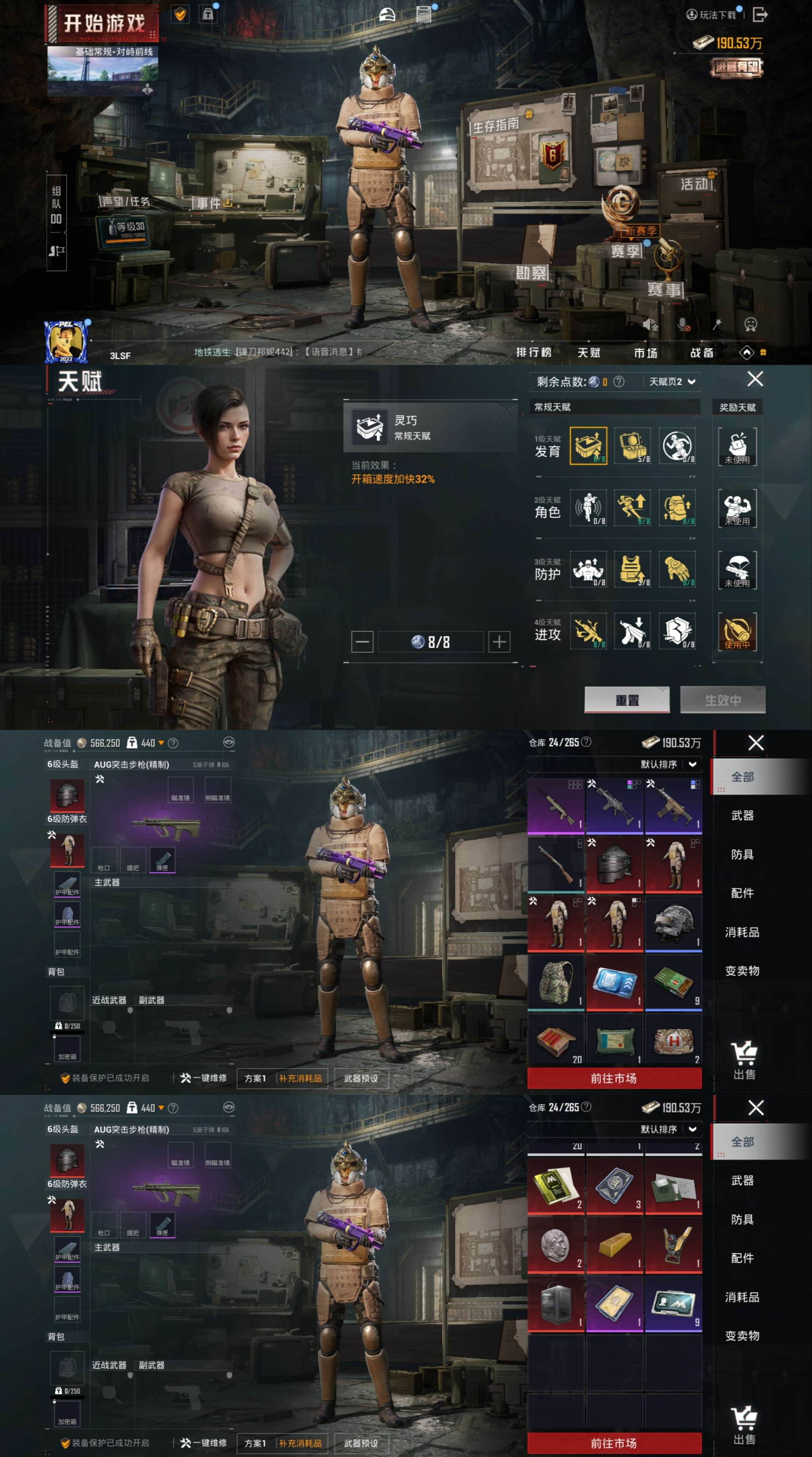The image size is (812, 1457).
Task: Select the 奖励天赋 bullet talent marked 使用中
Action: click(x=737, y=631)
